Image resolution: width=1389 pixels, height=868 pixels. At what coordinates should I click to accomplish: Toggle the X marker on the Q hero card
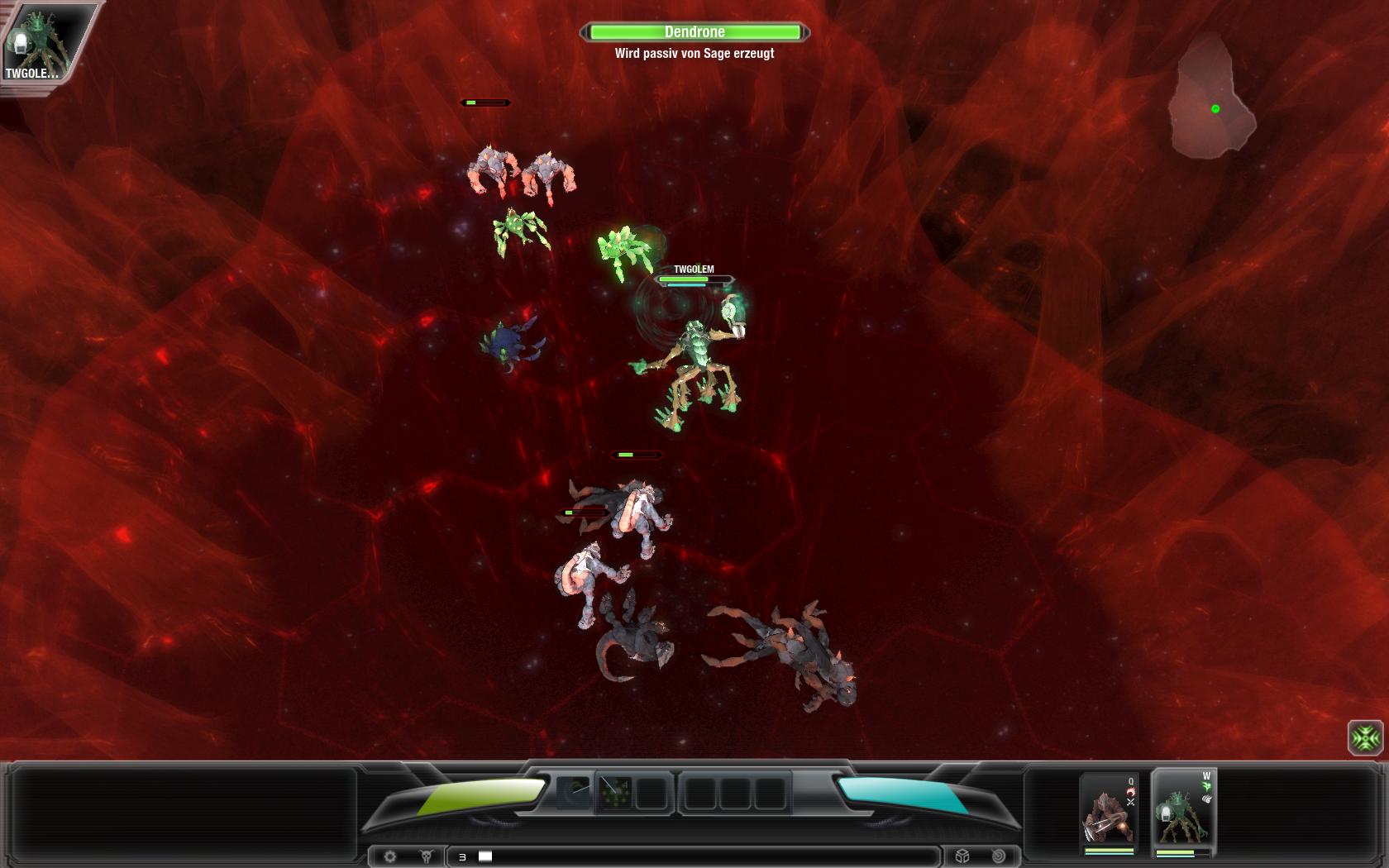(1130, 803)
